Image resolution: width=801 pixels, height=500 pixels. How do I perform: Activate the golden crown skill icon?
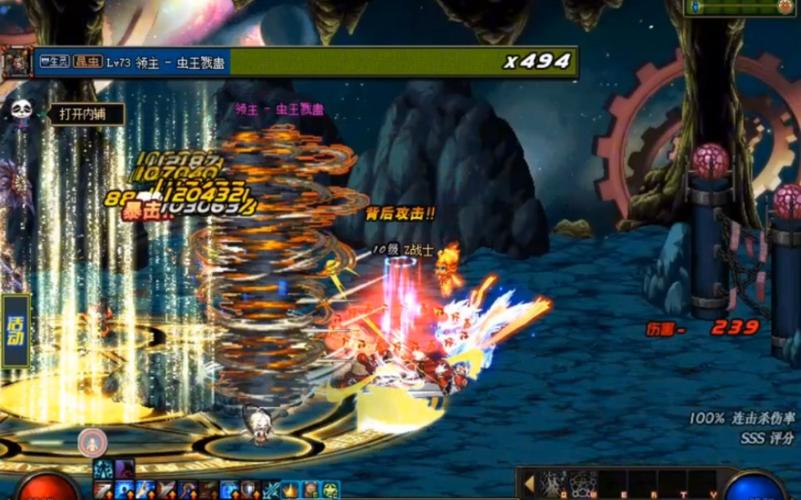point(290,490)
